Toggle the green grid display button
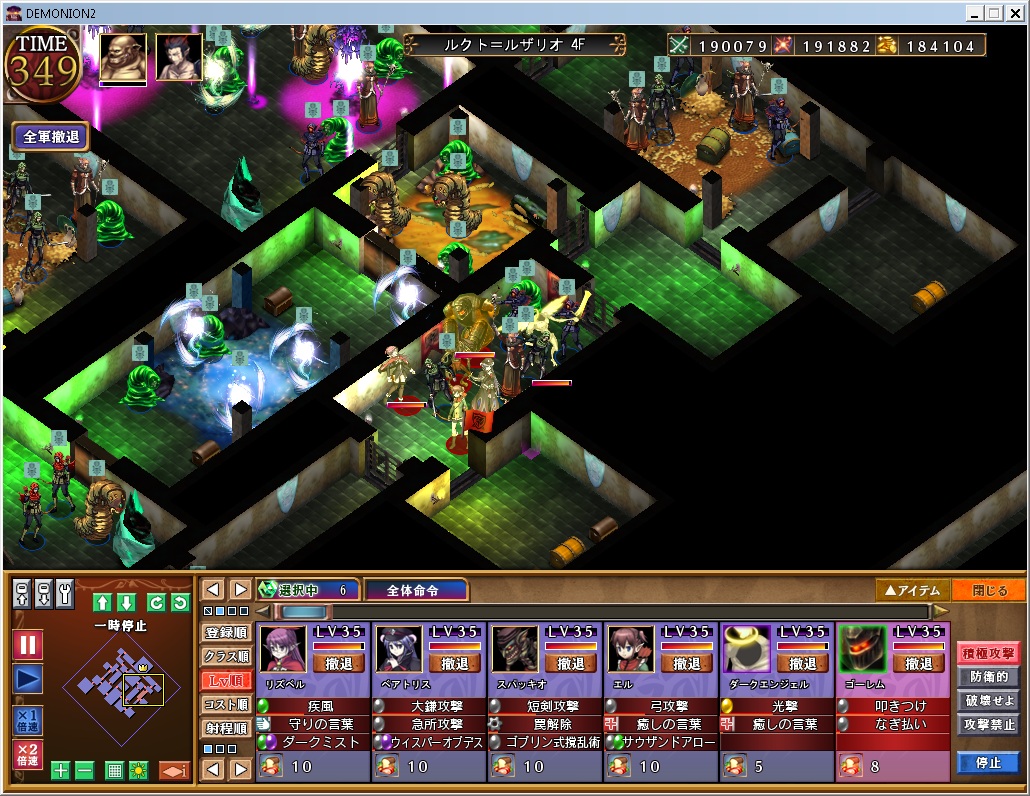The height and width of the screenshot is (796, 1030). [x=114, y=771]
